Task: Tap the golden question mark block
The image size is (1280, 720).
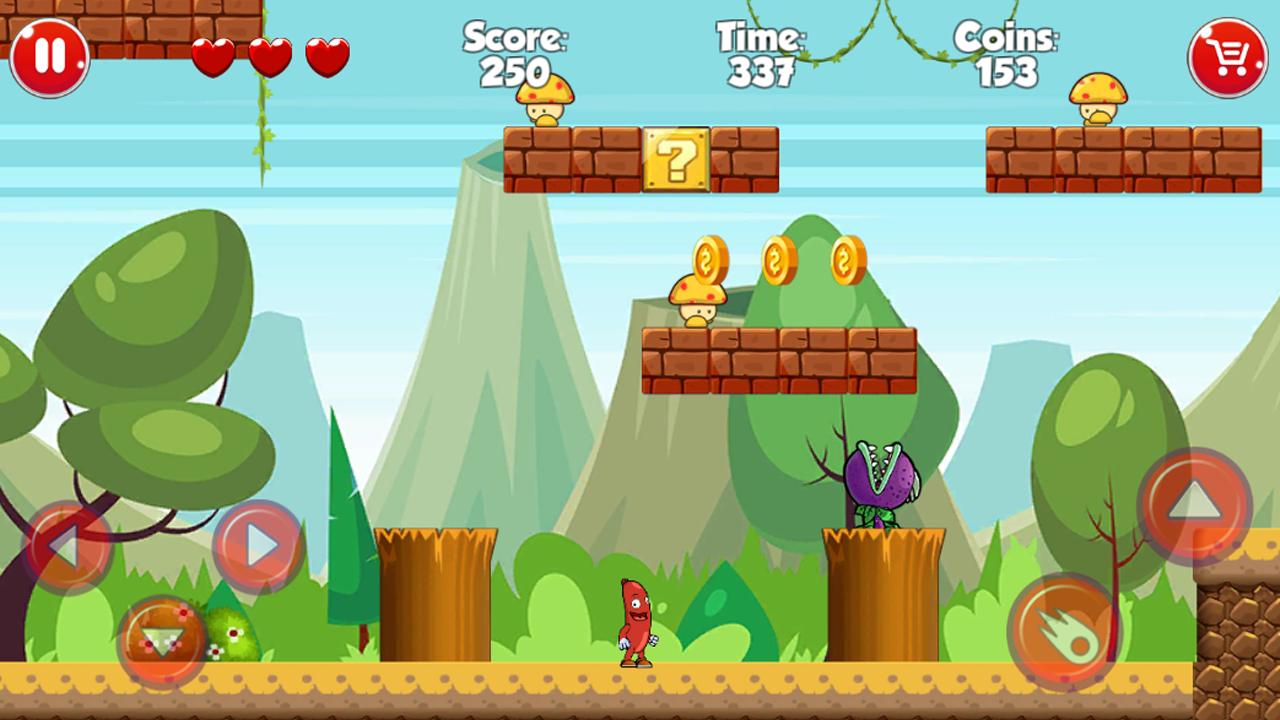Action: [676, 160]
